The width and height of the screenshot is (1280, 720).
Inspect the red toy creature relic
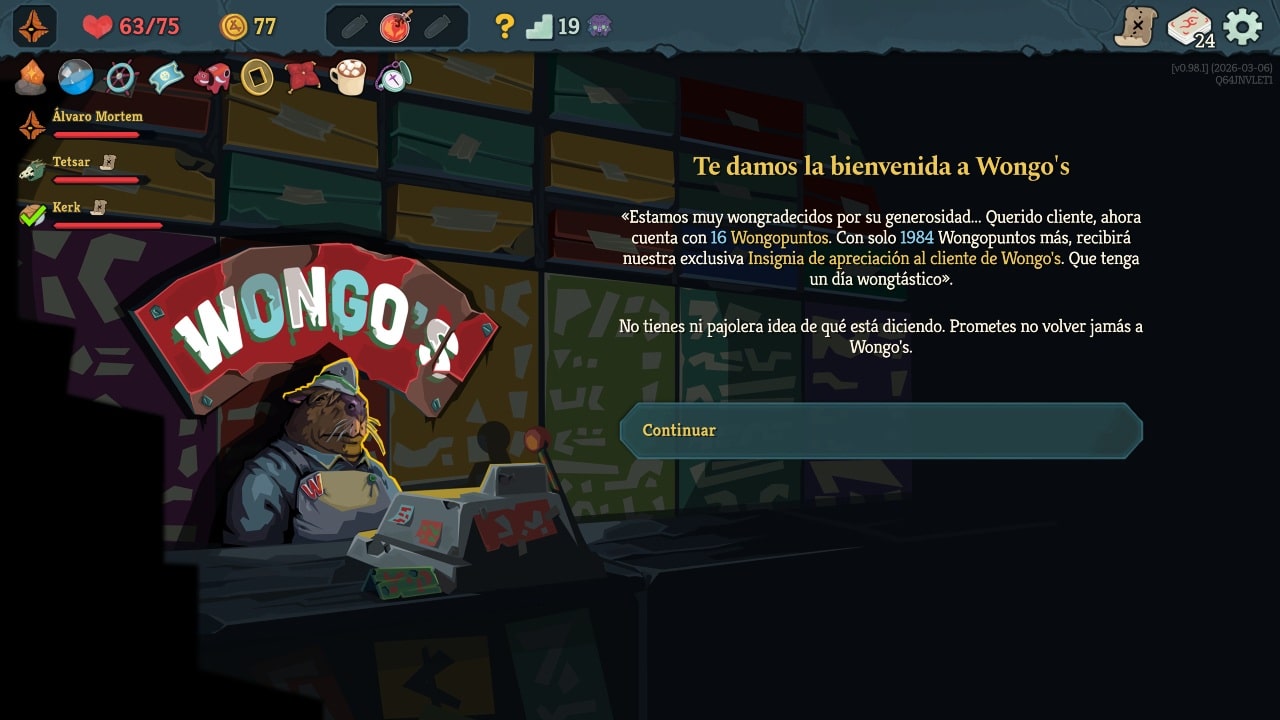click(x=212, y=77)
